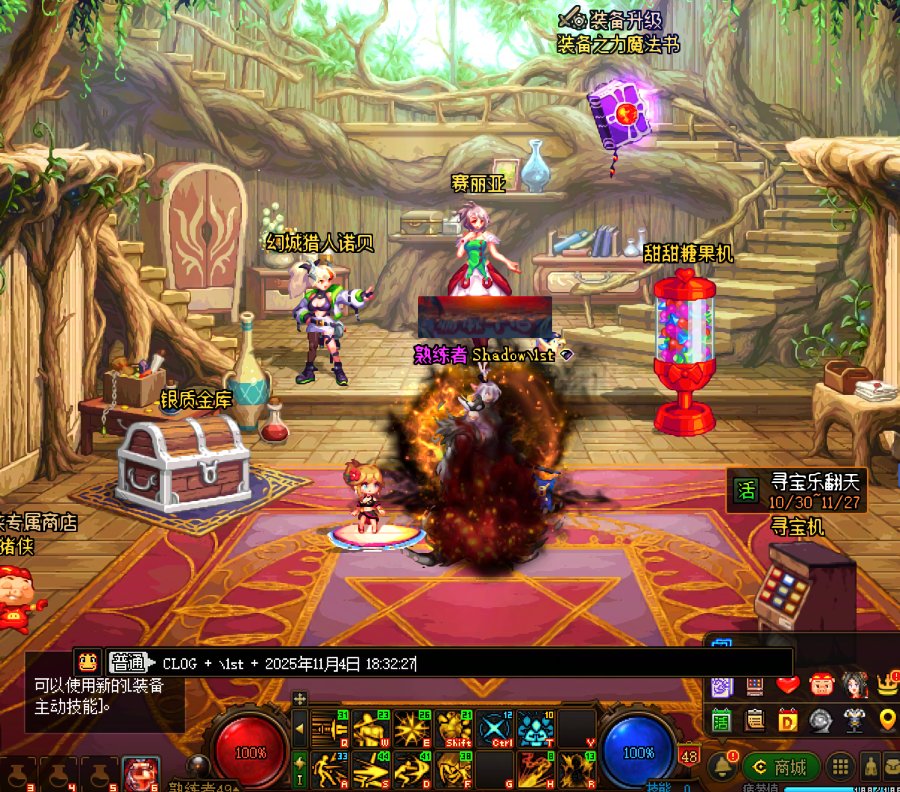Open the red heart icon
This screenshot has width=900, height=792.
(788, 685)
